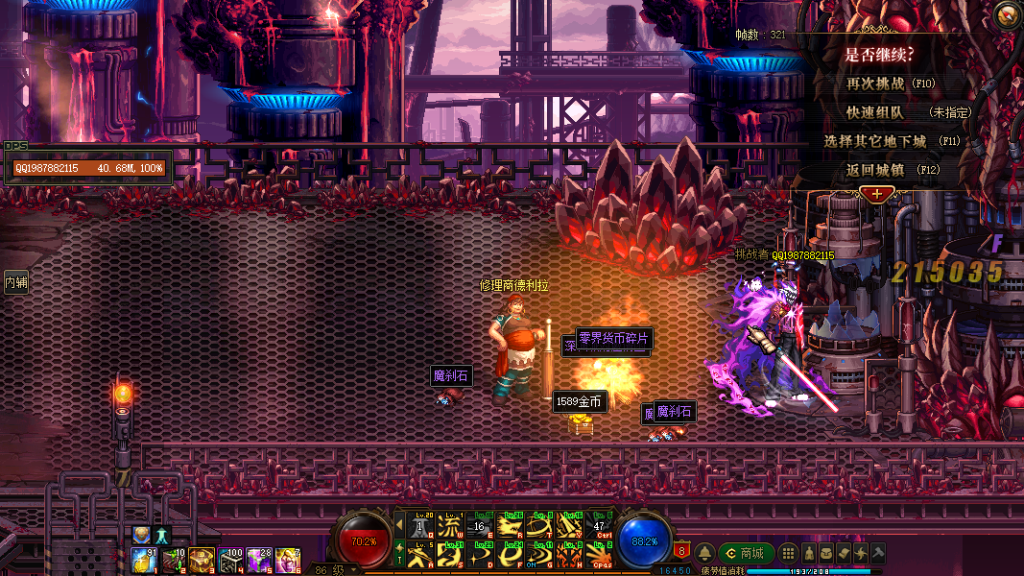
Task: Open the 商城 shop button
Action: [x=745, y=553]
